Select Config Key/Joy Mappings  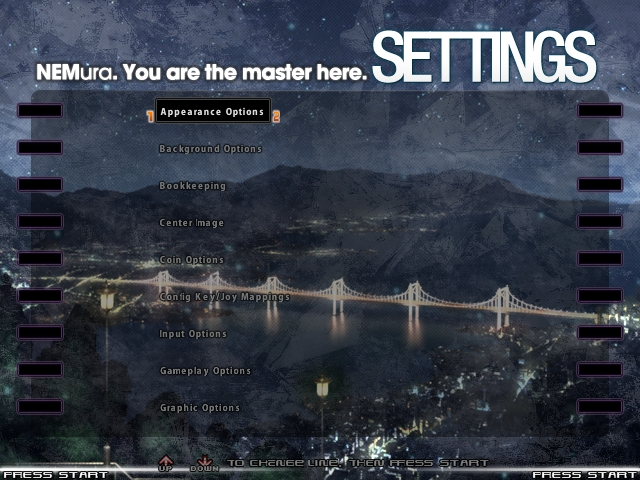point(225,297)
